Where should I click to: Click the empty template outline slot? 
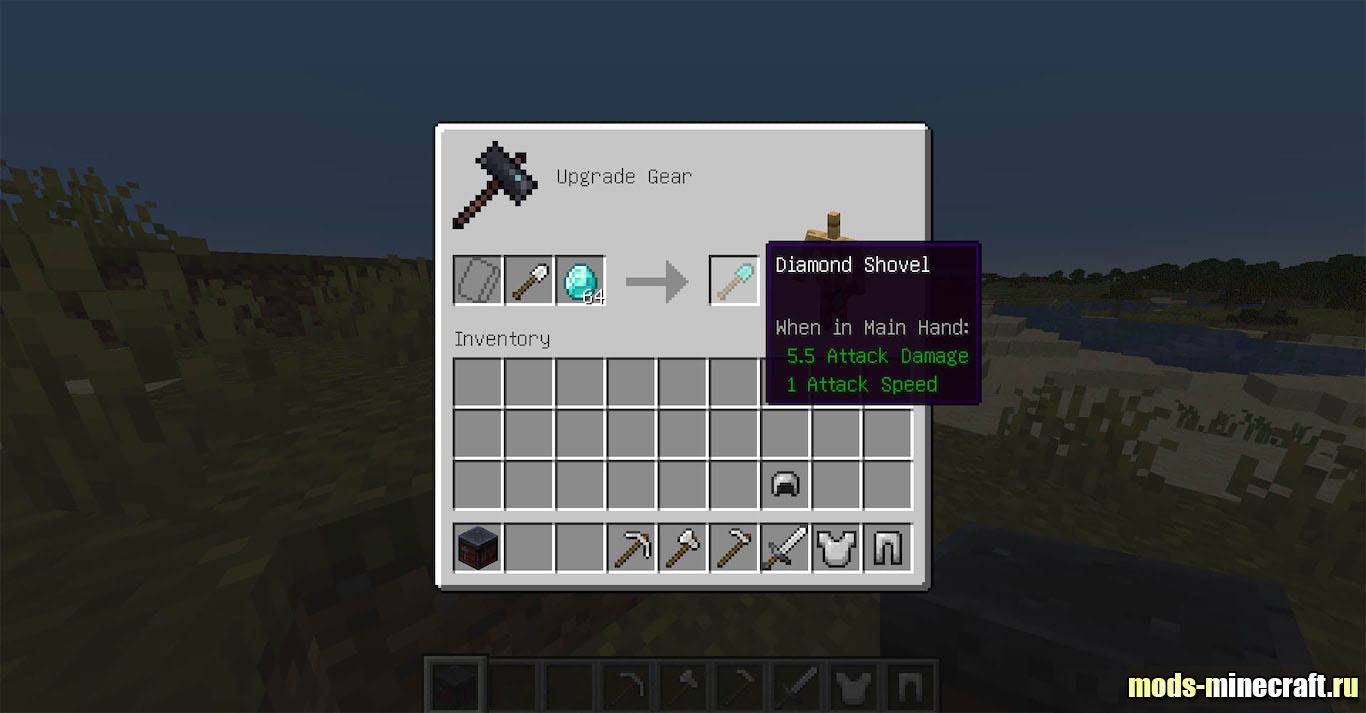click(x=477, y=281)
